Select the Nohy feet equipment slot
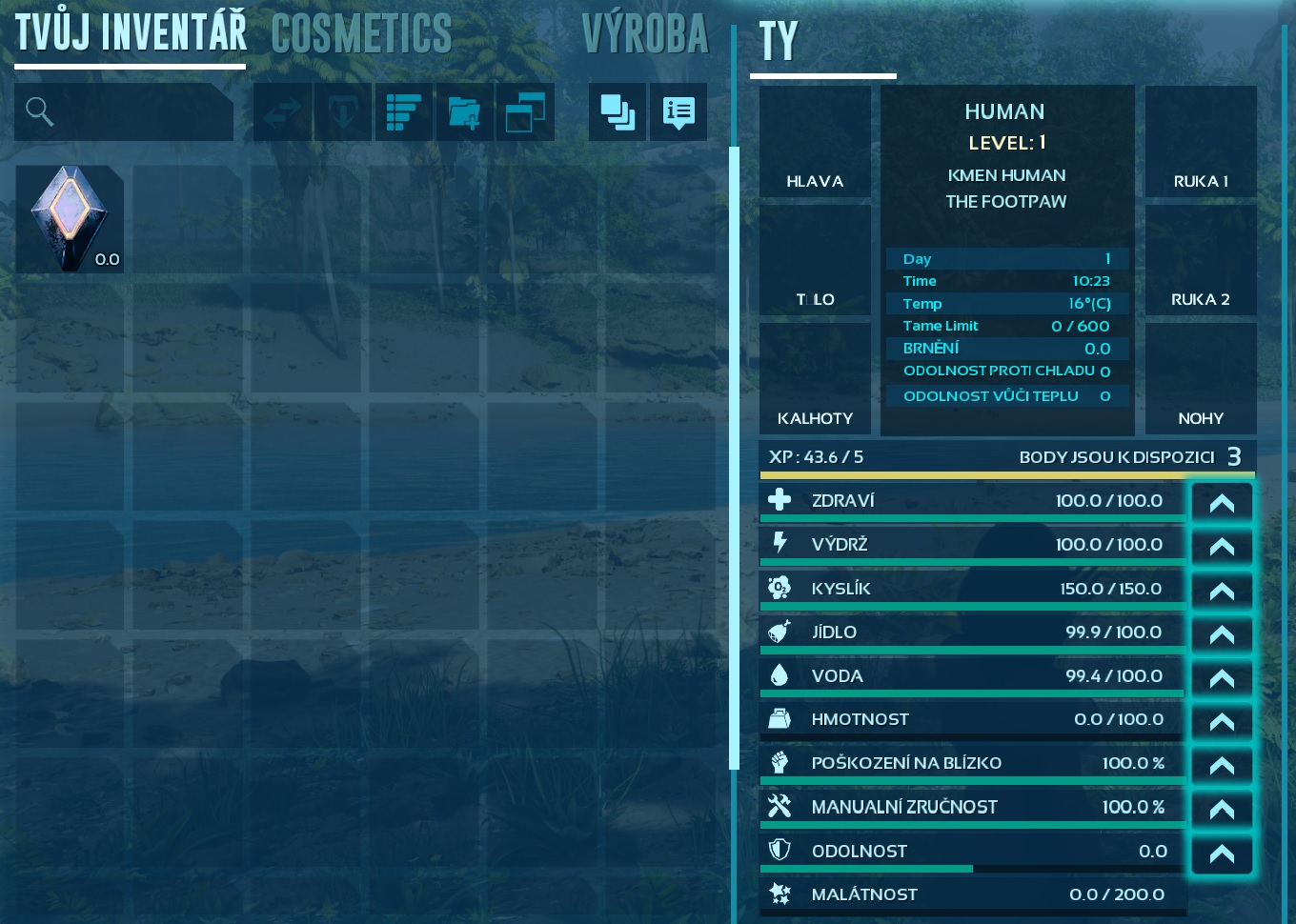Image resolution: width=1296 pixels, height=924 pixels. click(x=1201, y=378)
